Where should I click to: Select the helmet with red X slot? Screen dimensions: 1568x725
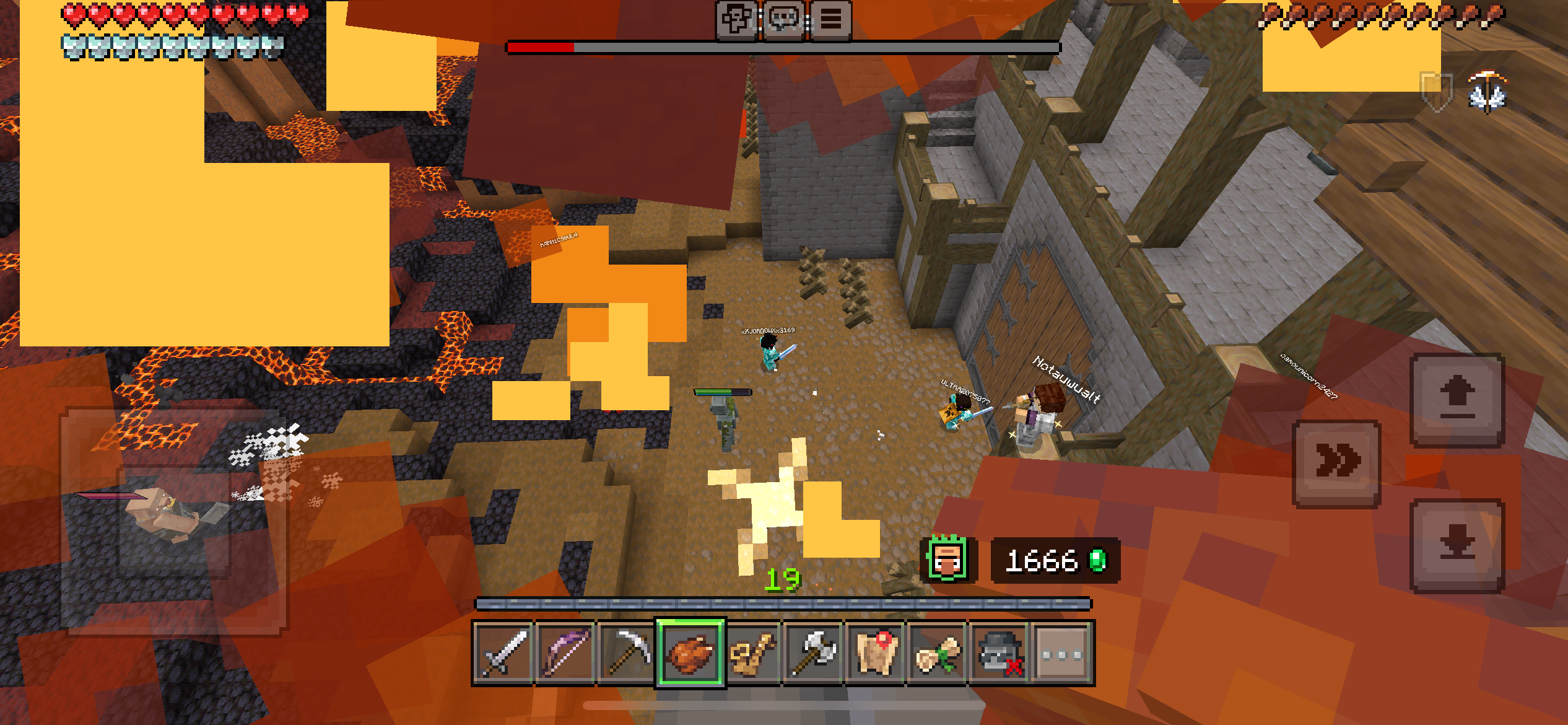pyautogui.click(x=999, y=652)
